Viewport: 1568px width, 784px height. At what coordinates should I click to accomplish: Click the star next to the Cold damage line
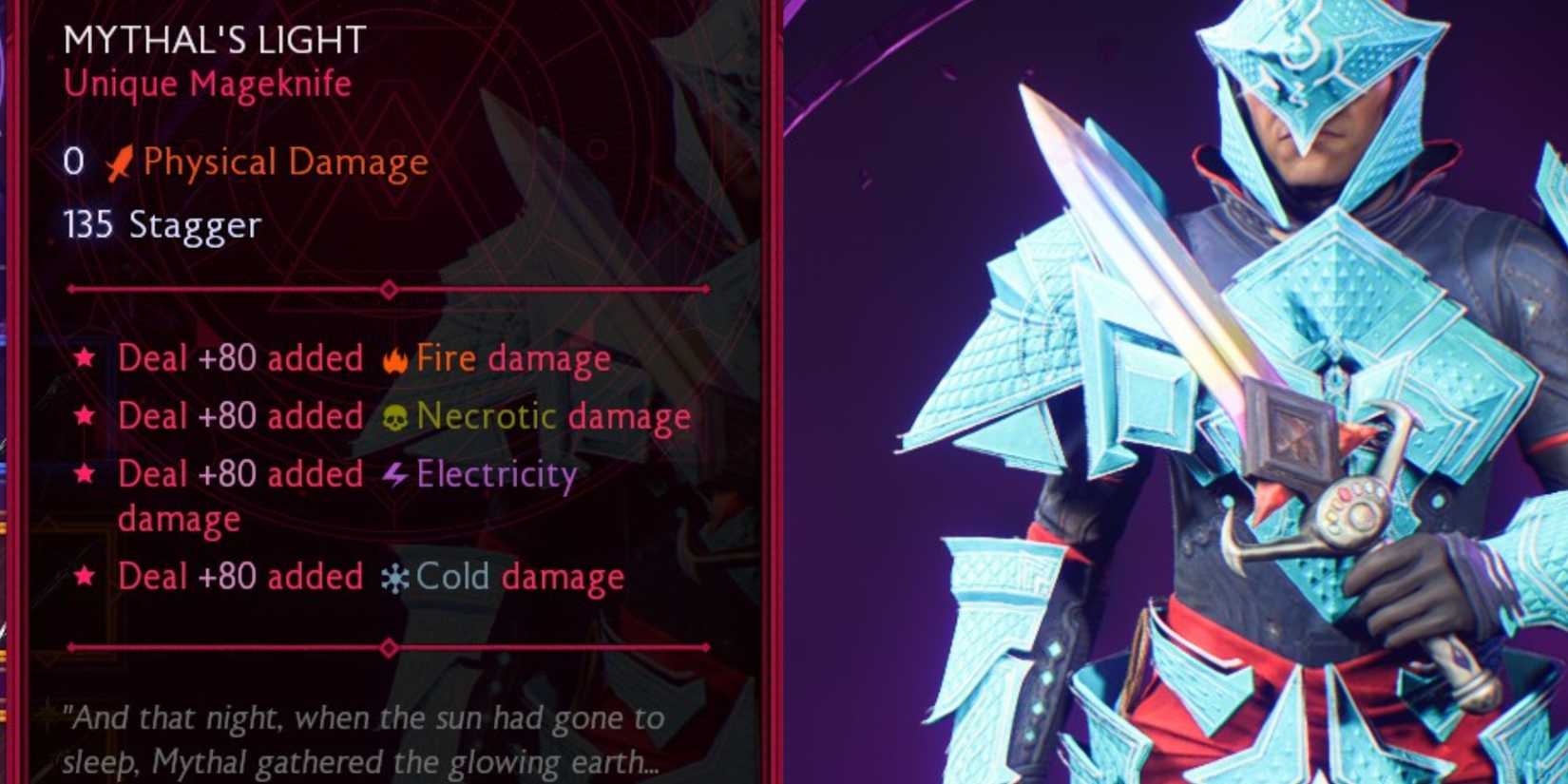pos(86,576)
